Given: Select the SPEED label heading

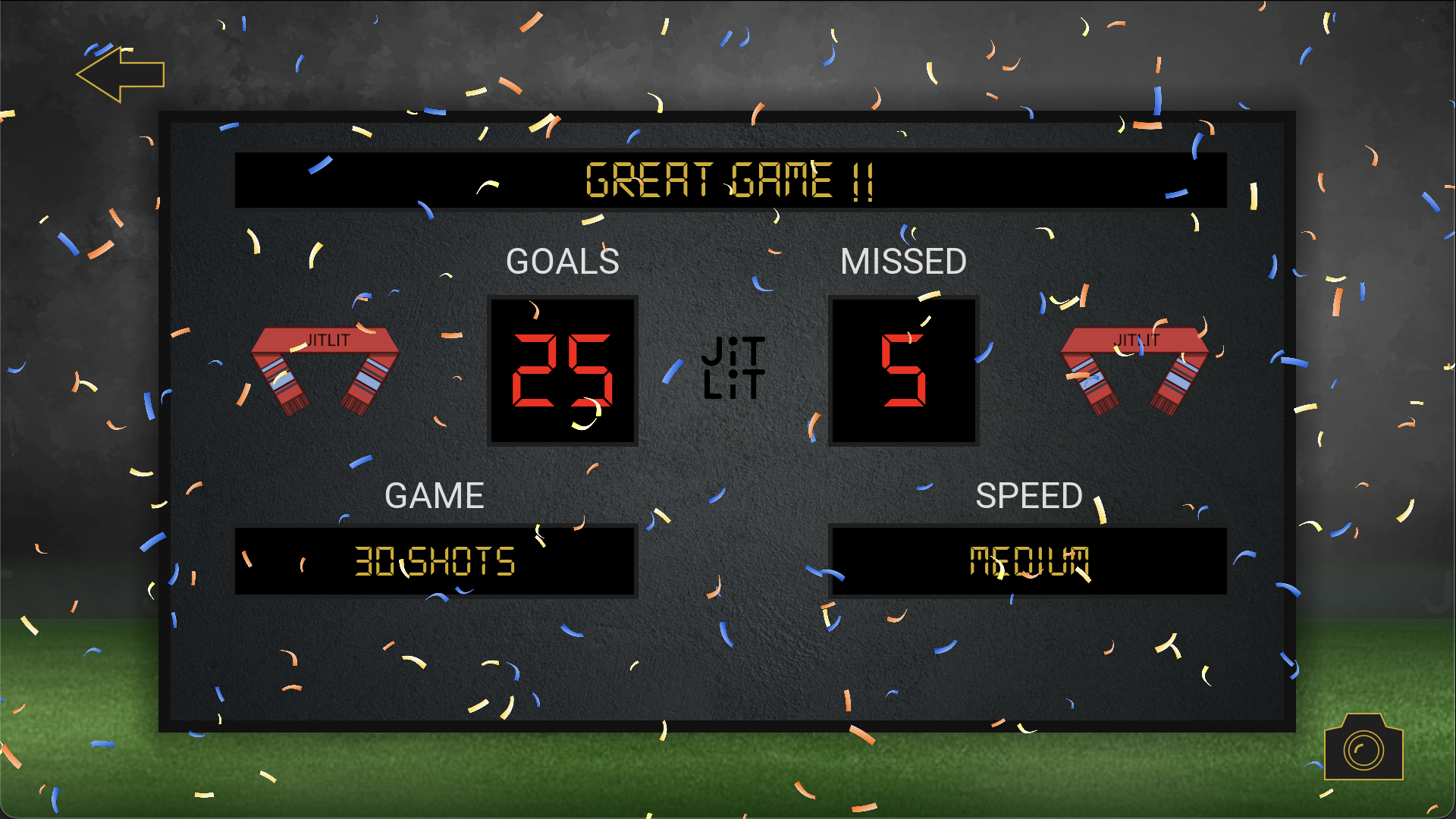Looking at the screenshot, I should (x=1030, y=496).
